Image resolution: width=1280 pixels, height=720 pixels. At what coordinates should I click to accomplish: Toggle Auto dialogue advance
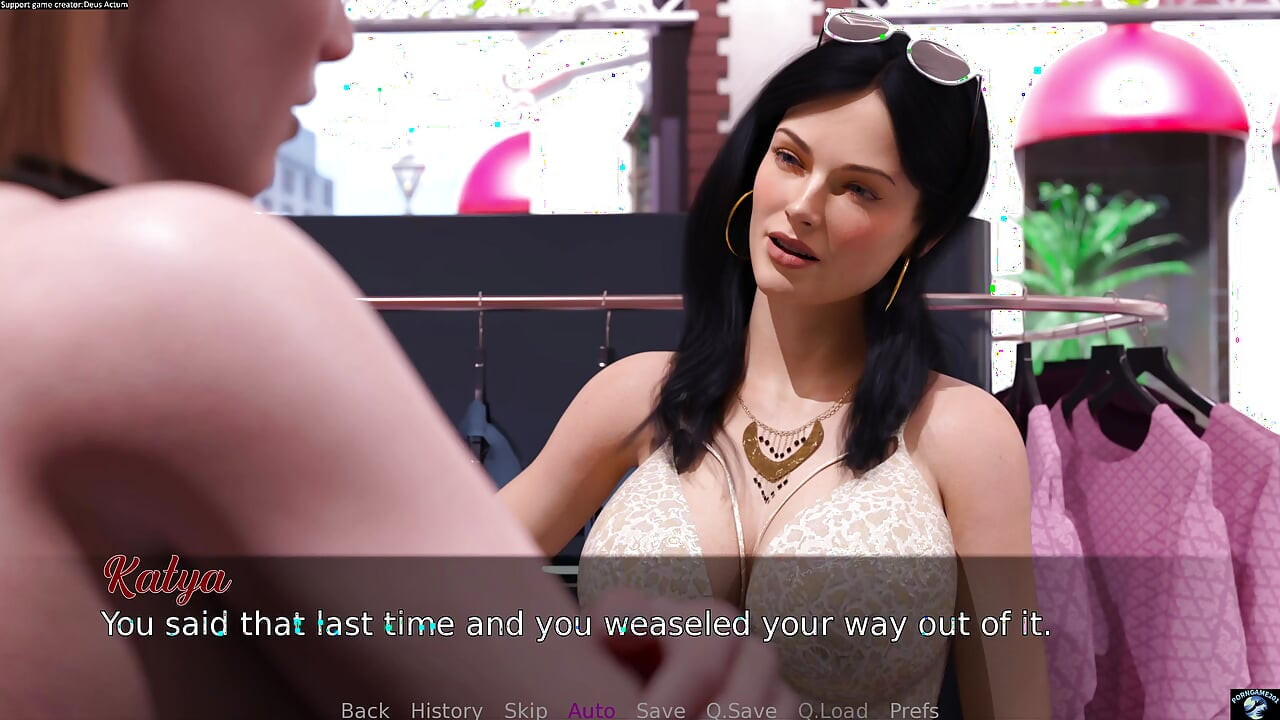[x=591, y=710]
